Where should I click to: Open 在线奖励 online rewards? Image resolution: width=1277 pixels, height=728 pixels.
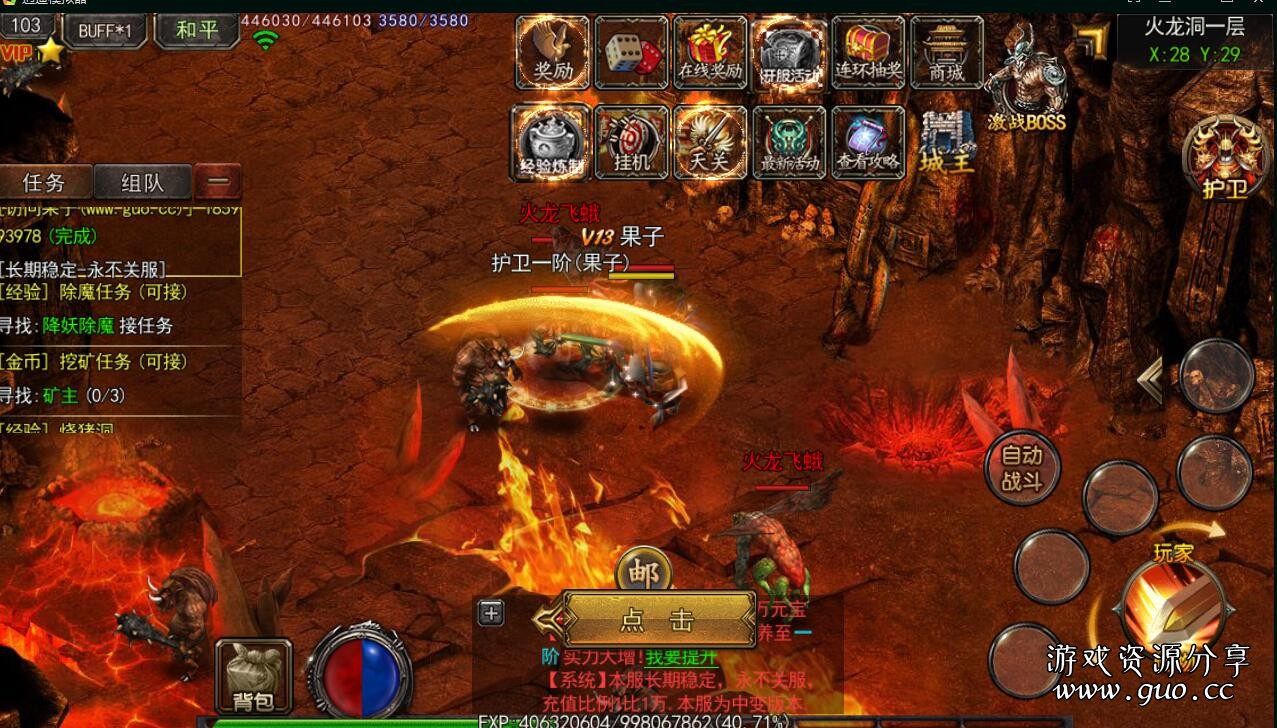pyautogui.click(x=710, y=52)
